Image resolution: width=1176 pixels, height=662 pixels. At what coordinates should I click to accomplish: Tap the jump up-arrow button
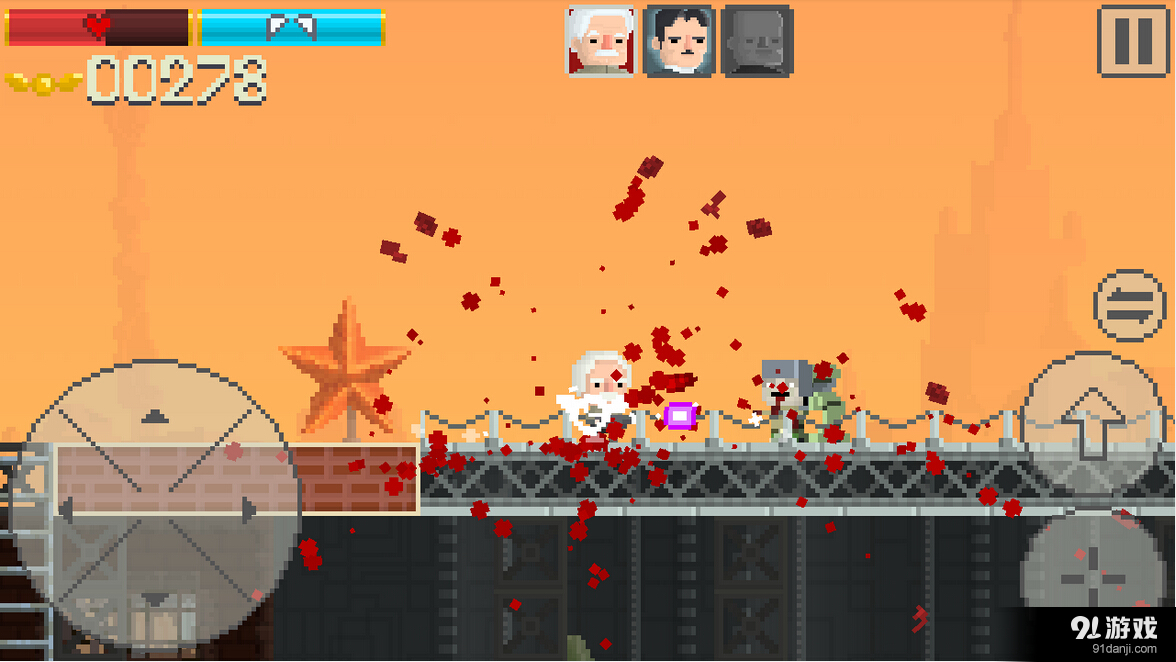point(1091,420)
